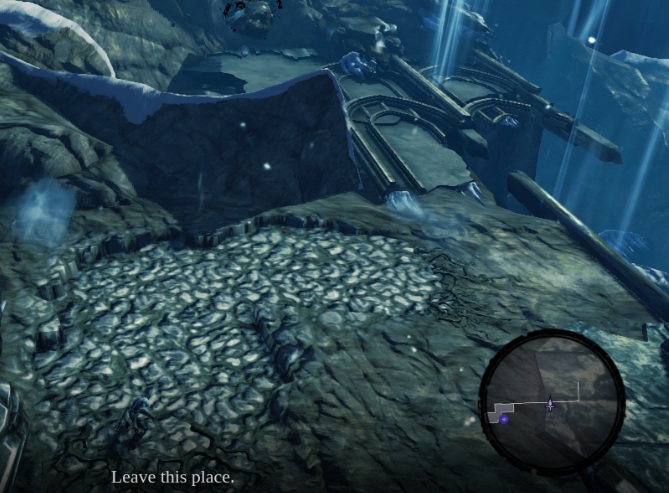The image size is (669, 493).
Task: Click the circular minimap
Action: point(551,403)
